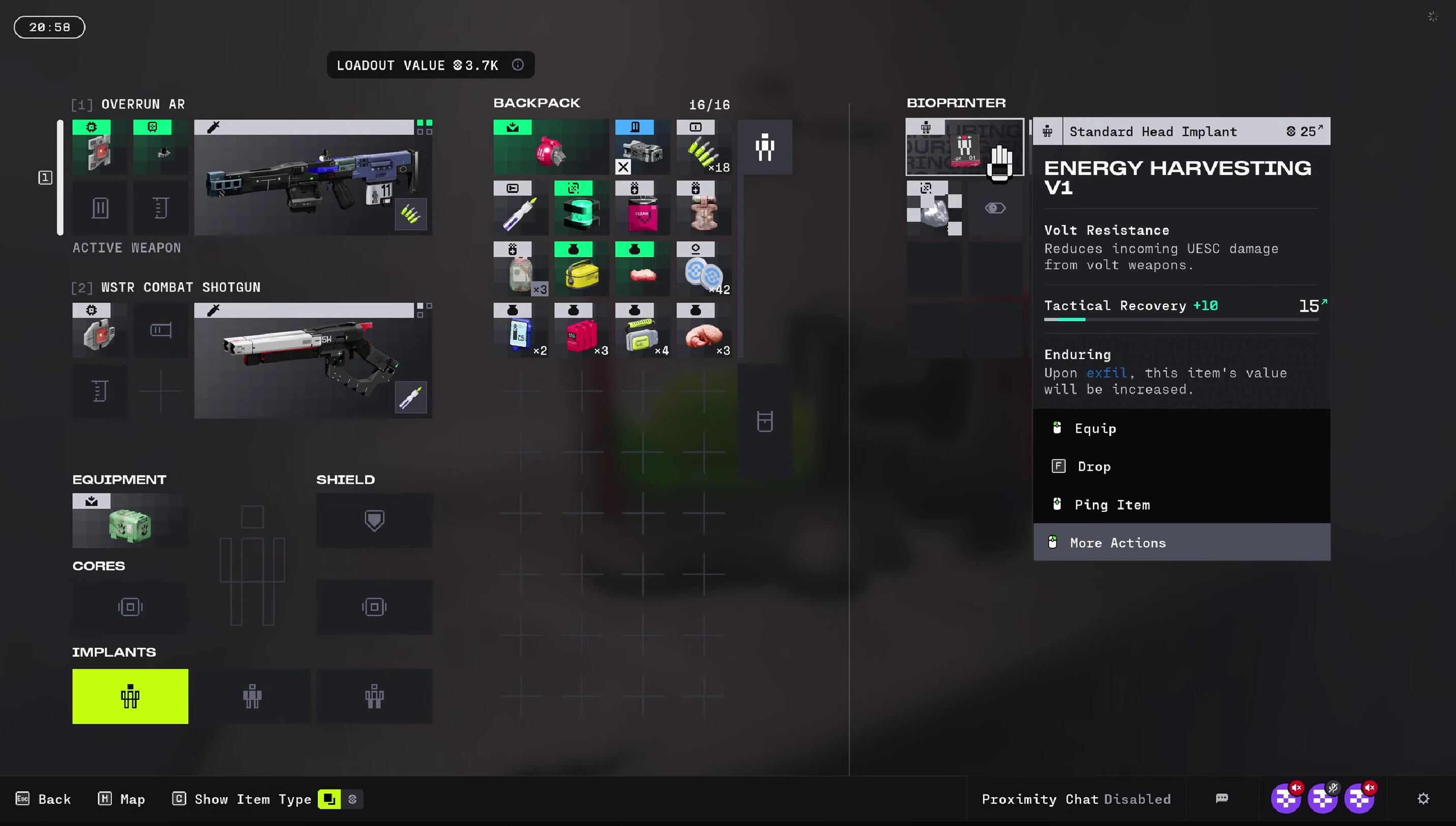Select the crumpled silver item in Bioprinter
This screenshot has height=826, width=1456.
click(x=934, y=209)
